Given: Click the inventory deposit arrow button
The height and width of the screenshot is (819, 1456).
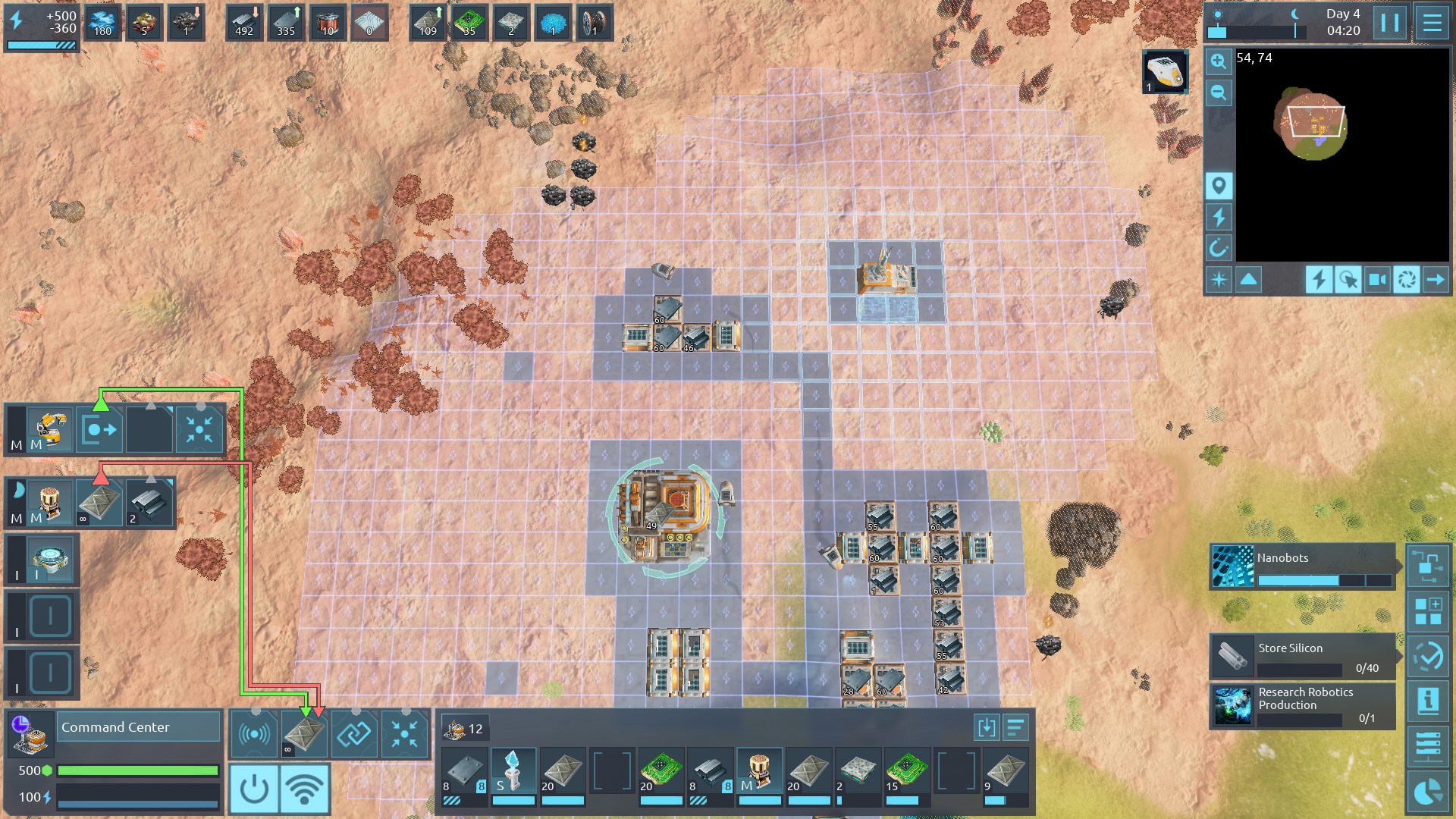Looking at the screenshot, I should tap(986, 729).
